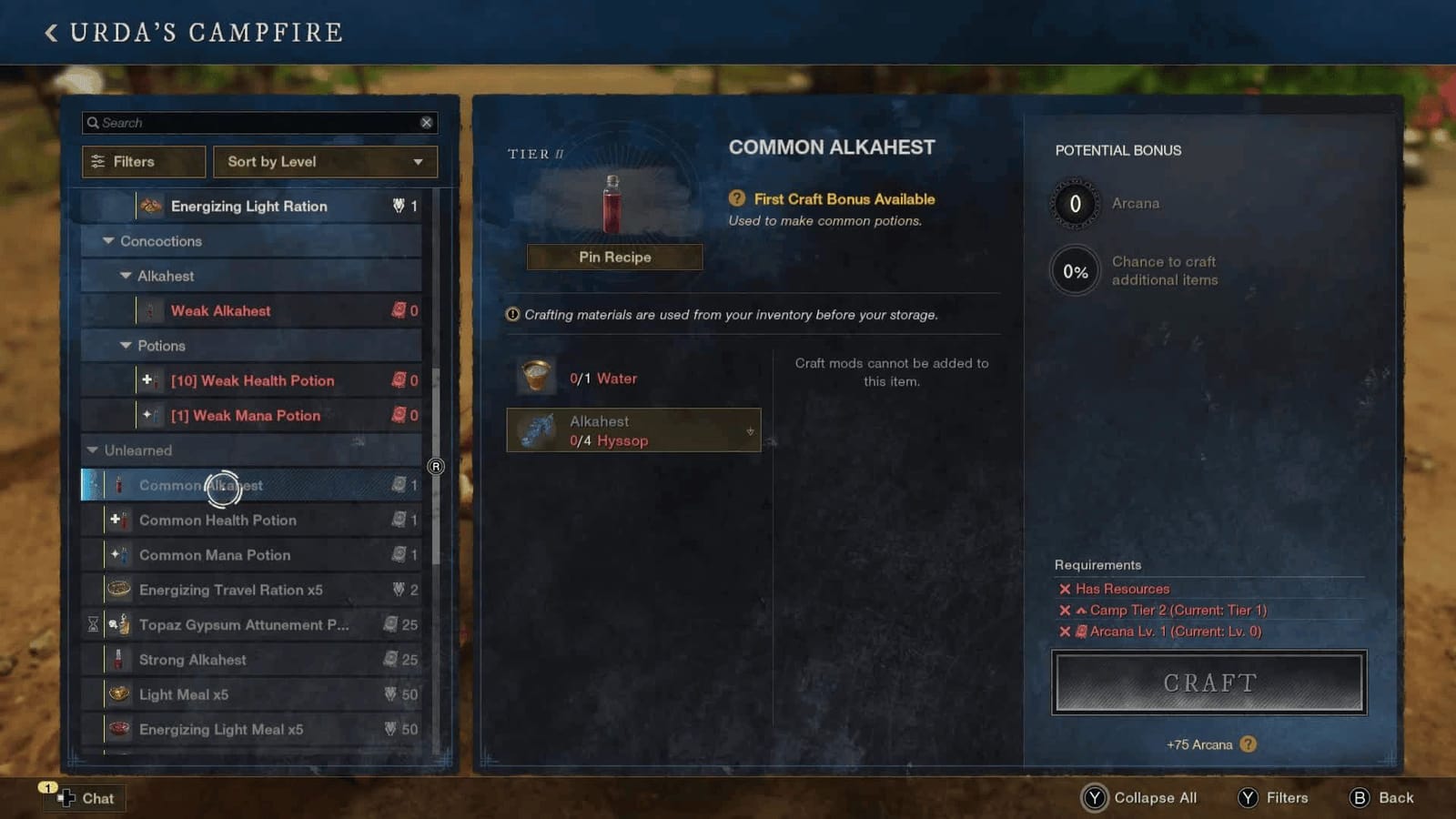This screenshot has width=1456, height=819.
Task: Collapse the Concoctions section
Action: (107, 241)
